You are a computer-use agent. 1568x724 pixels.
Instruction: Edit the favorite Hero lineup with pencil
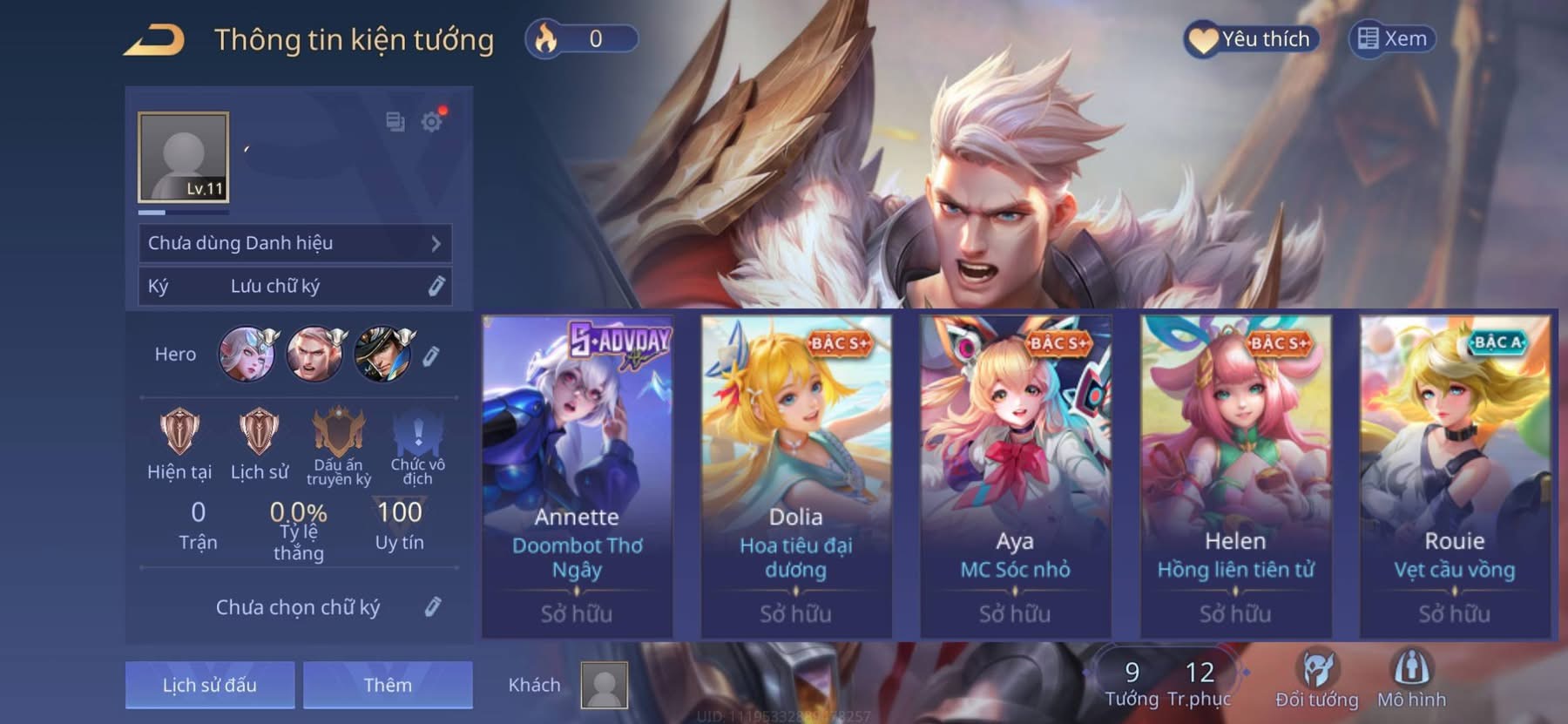(x=431, y=355)
